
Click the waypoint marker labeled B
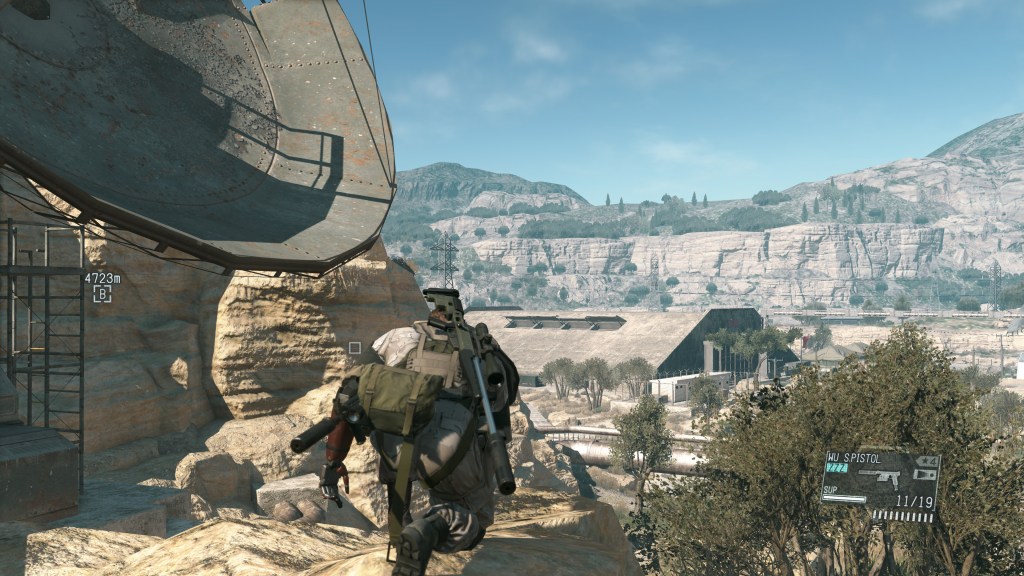[102, 294]
